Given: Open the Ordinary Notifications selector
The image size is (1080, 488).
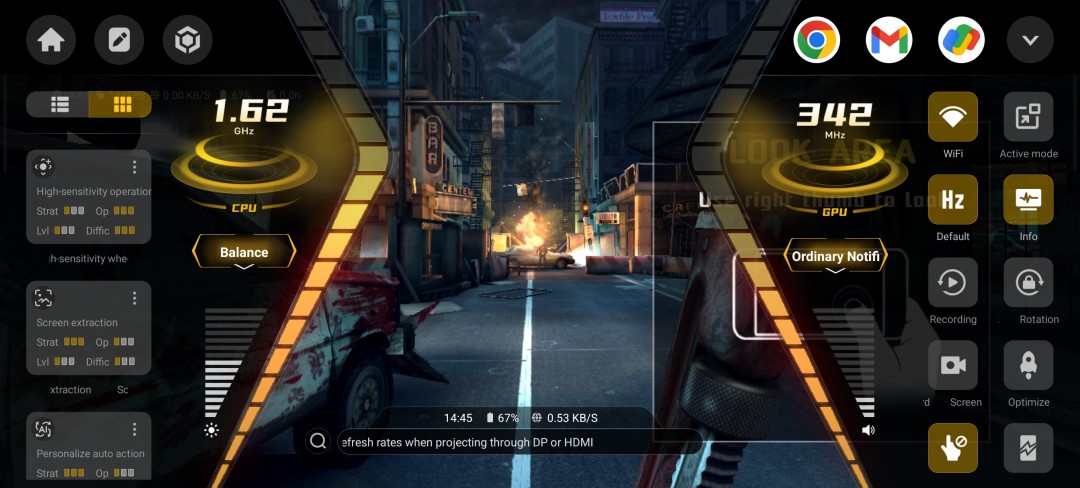Looking at the screenshot, I should click(x=836, y=257).
